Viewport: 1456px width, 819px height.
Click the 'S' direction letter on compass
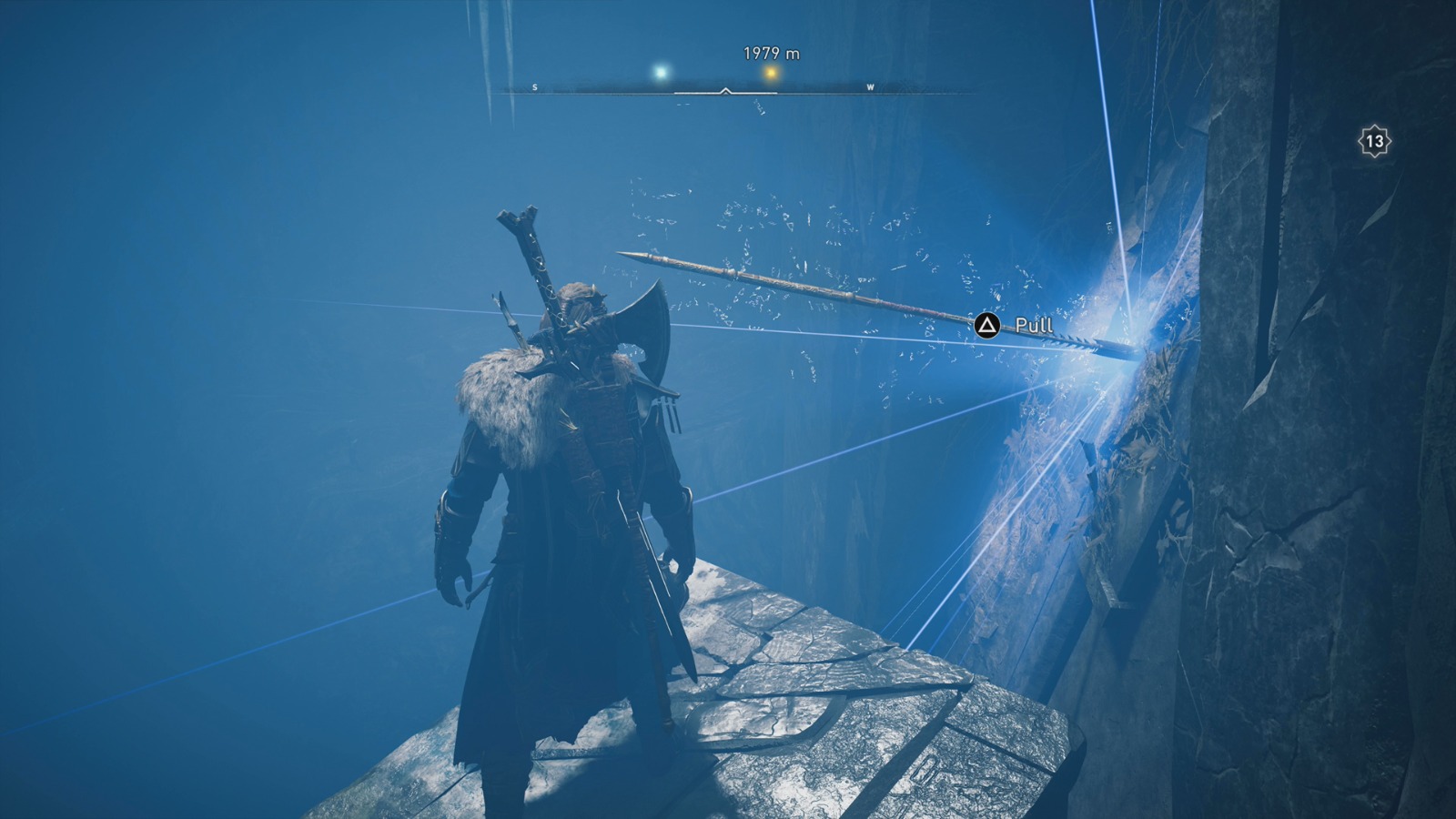tap(535, 86)
